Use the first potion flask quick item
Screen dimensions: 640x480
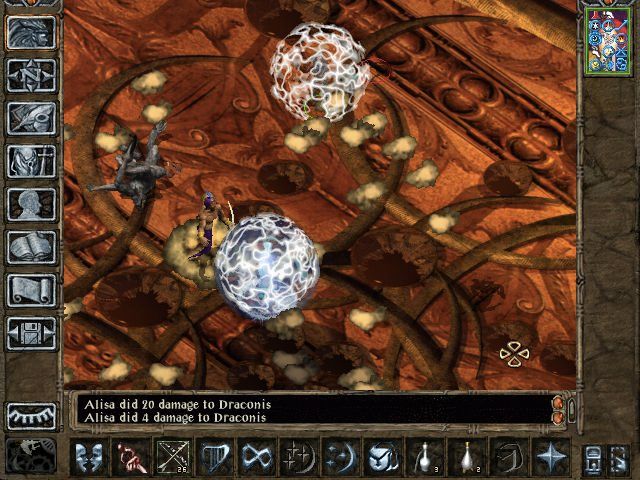424,457
